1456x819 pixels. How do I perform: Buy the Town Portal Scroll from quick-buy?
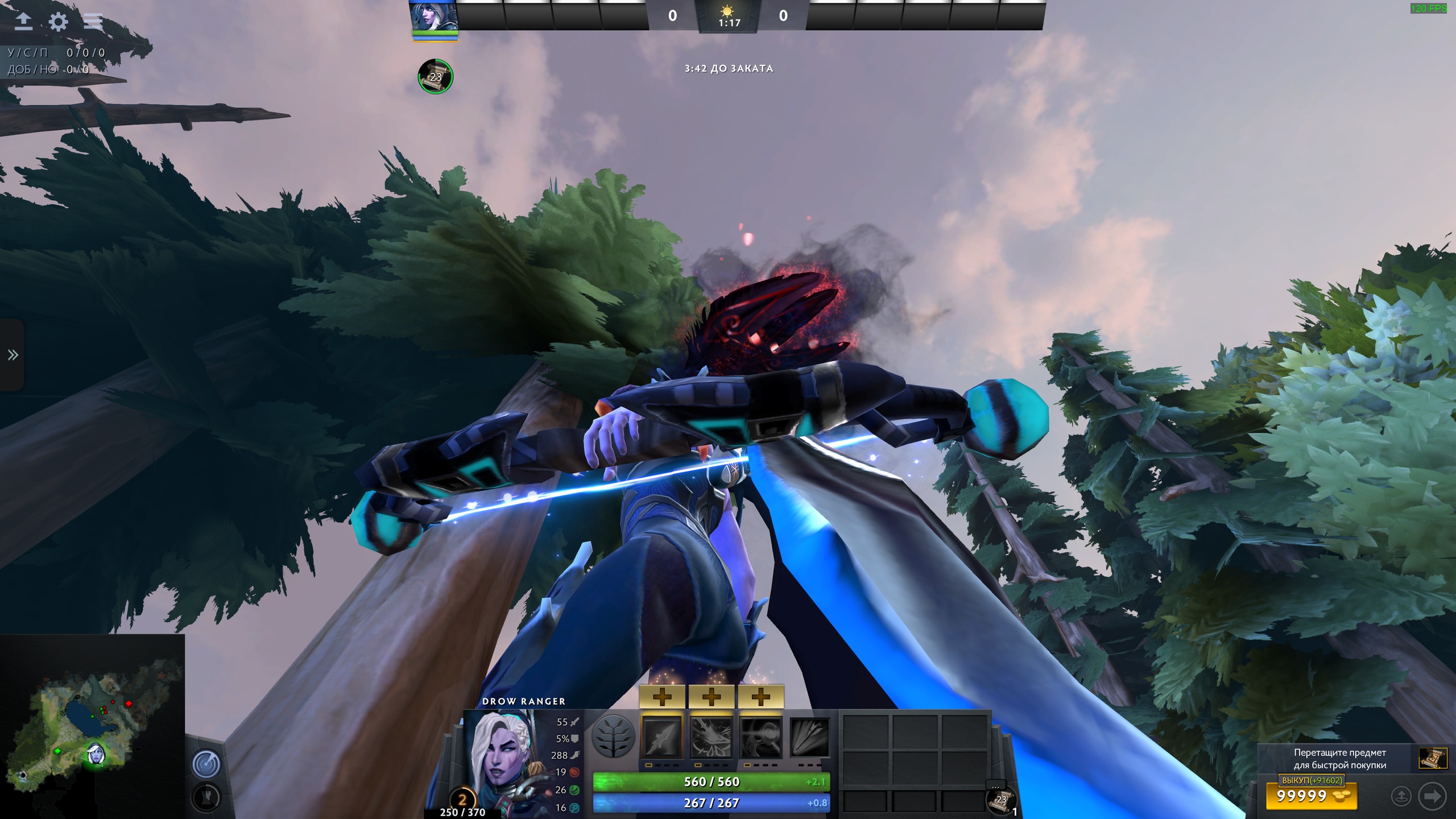click(x=1432, y=758)
